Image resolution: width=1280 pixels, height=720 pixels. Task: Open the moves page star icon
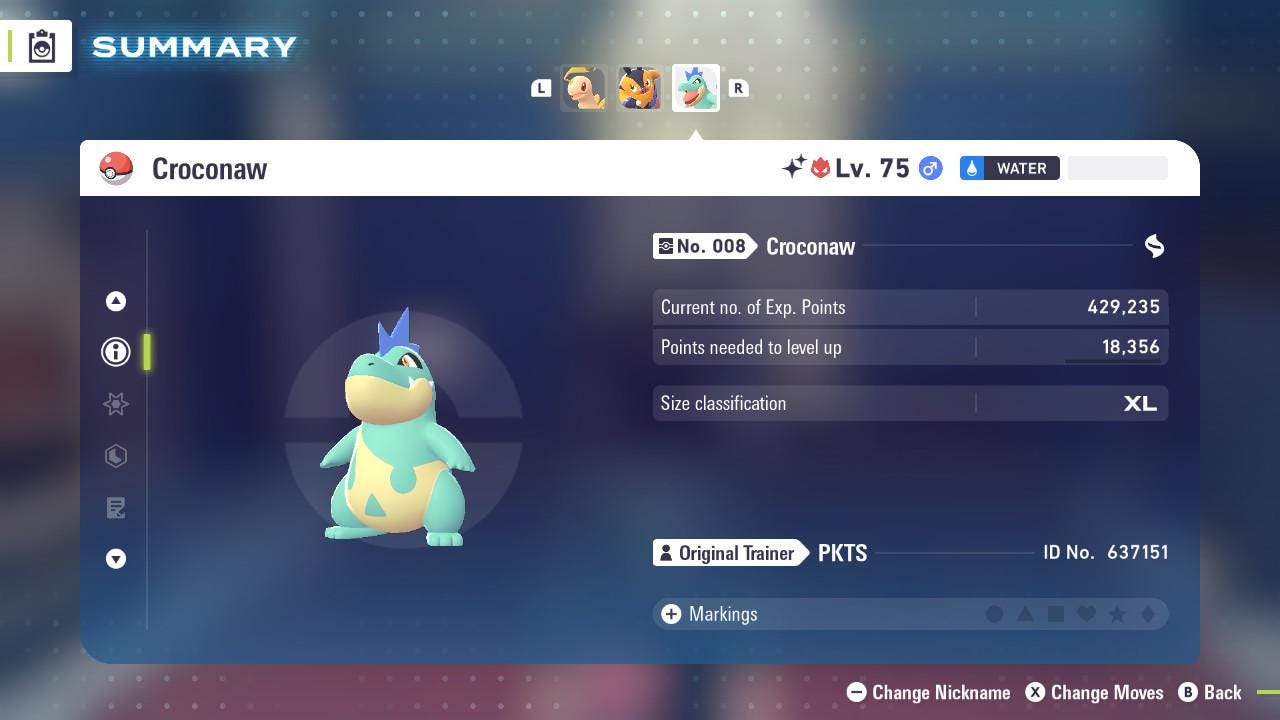coord(116,404)
